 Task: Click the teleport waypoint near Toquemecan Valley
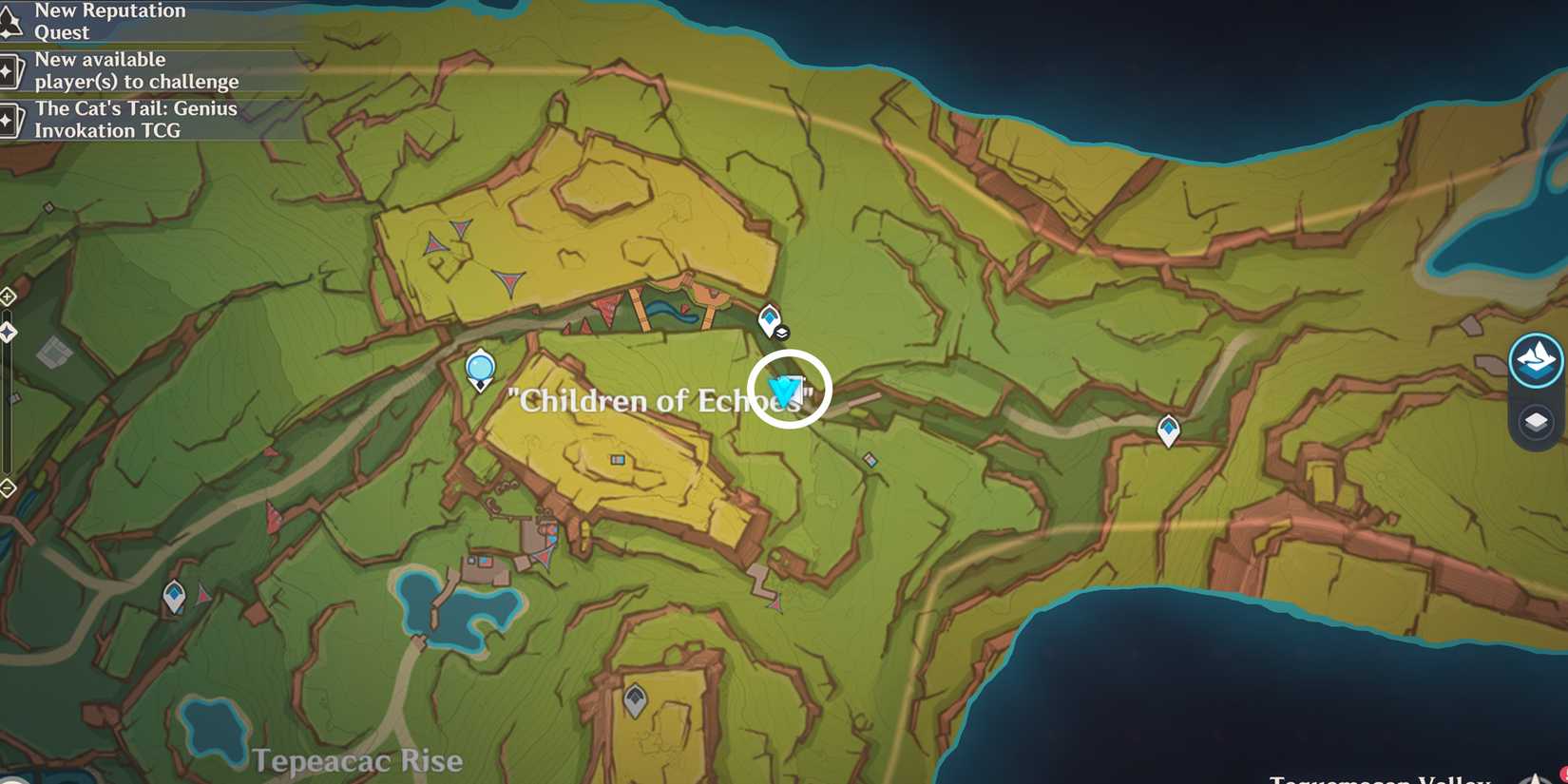click(1167, 428)
